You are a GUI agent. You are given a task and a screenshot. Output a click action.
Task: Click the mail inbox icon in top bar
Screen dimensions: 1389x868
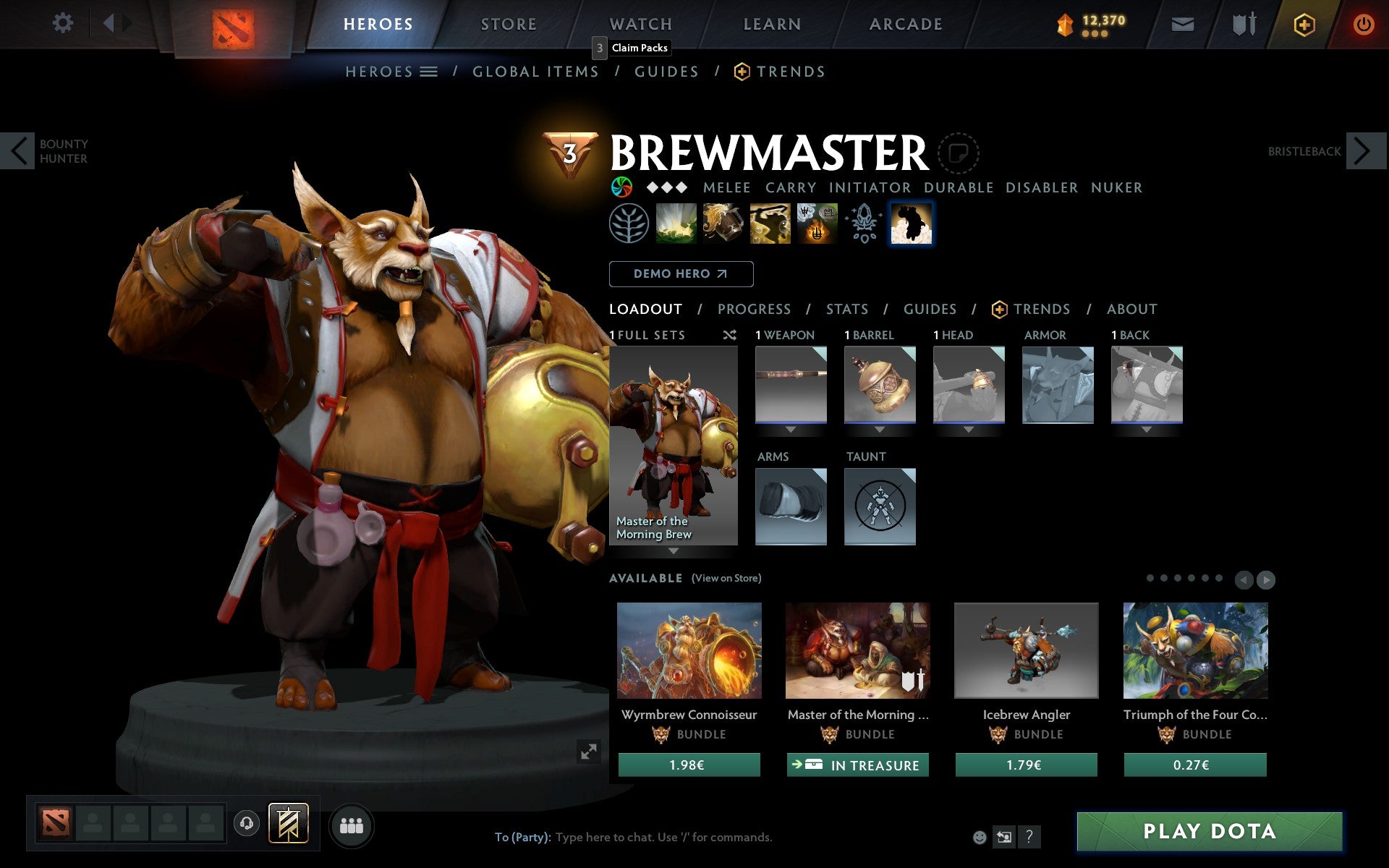[x=1182, y=23]
